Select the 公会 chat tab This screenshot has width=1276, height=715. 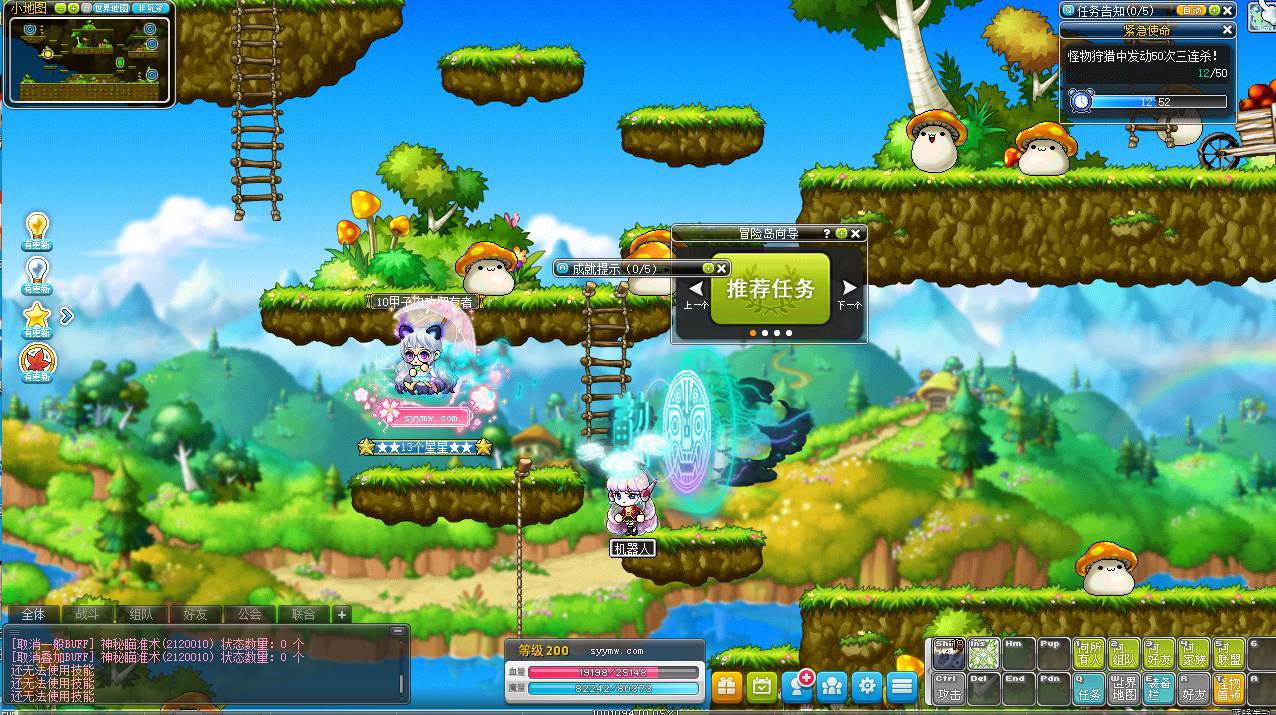pos(249,614)
